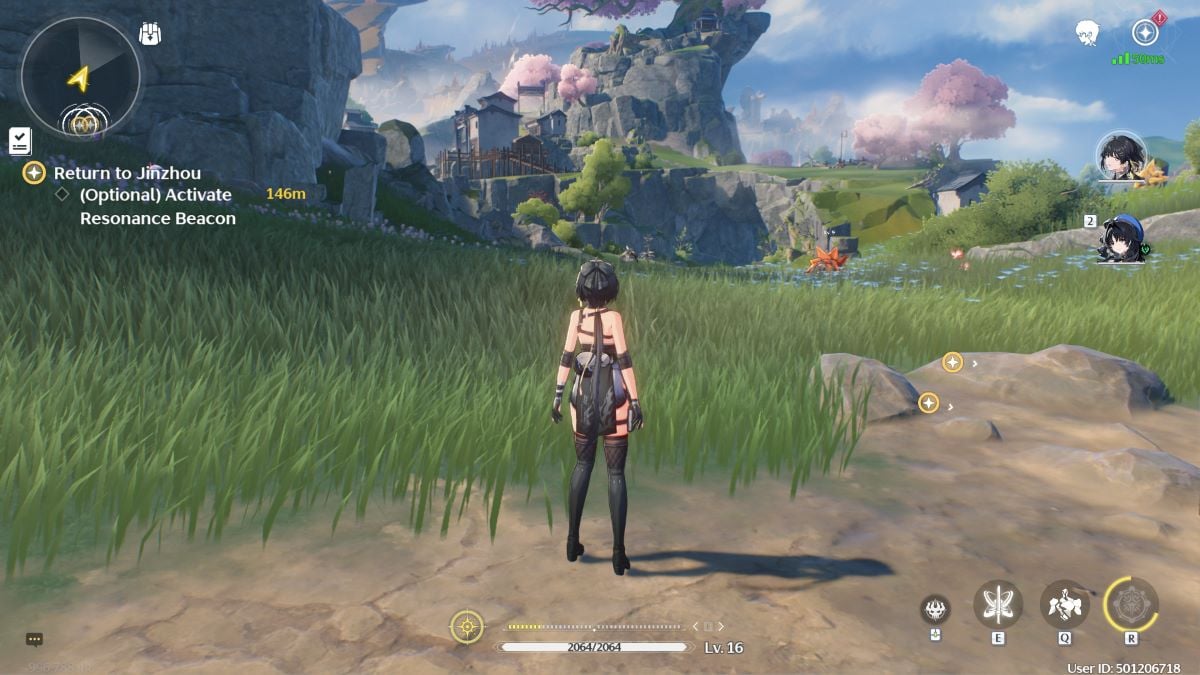Select the Return to Jinzhou quest tracker
Screen dimensions: 1200x675
[x=127, y=173]
